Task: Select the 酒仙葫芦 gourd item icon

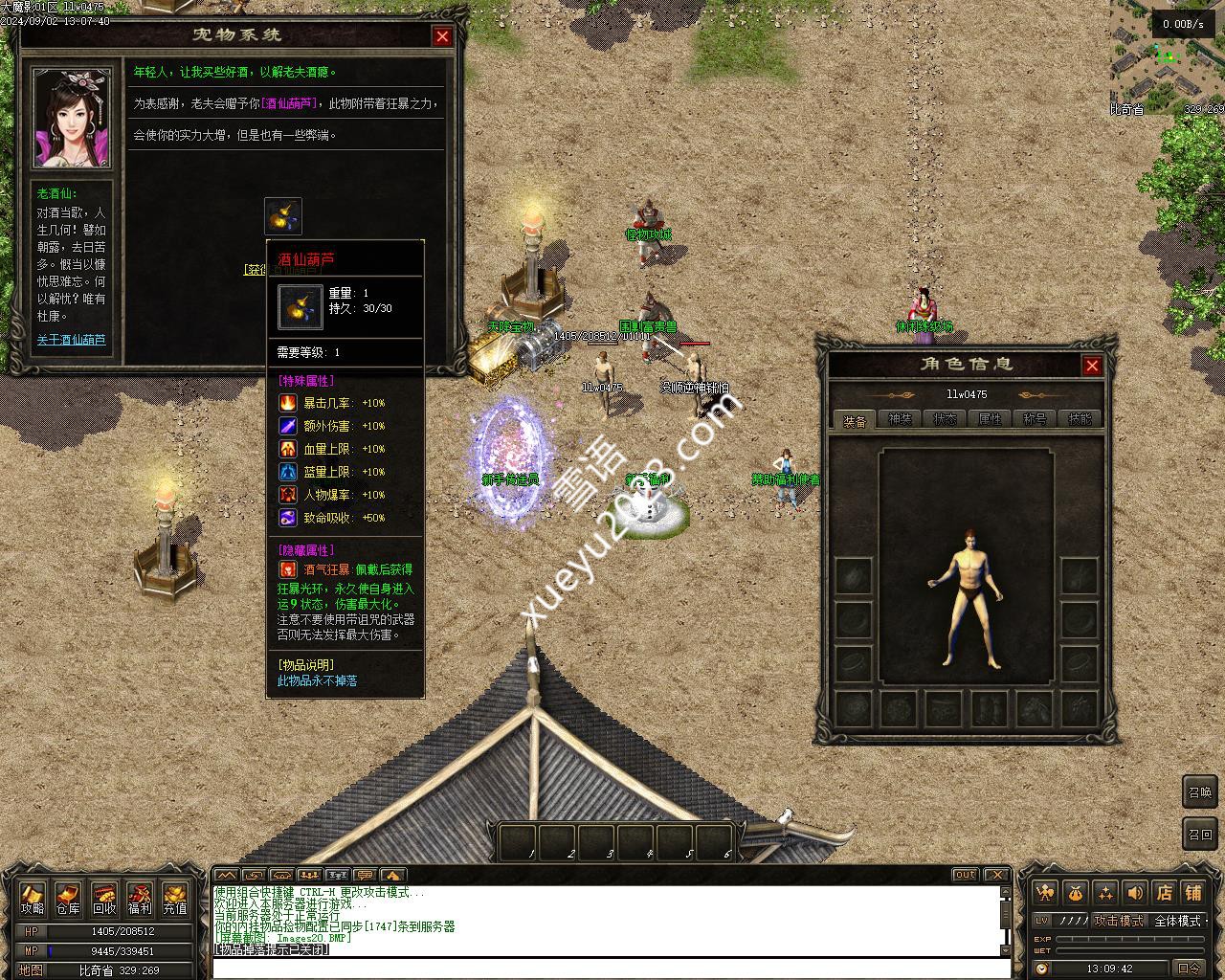Action: pos(283,216)
